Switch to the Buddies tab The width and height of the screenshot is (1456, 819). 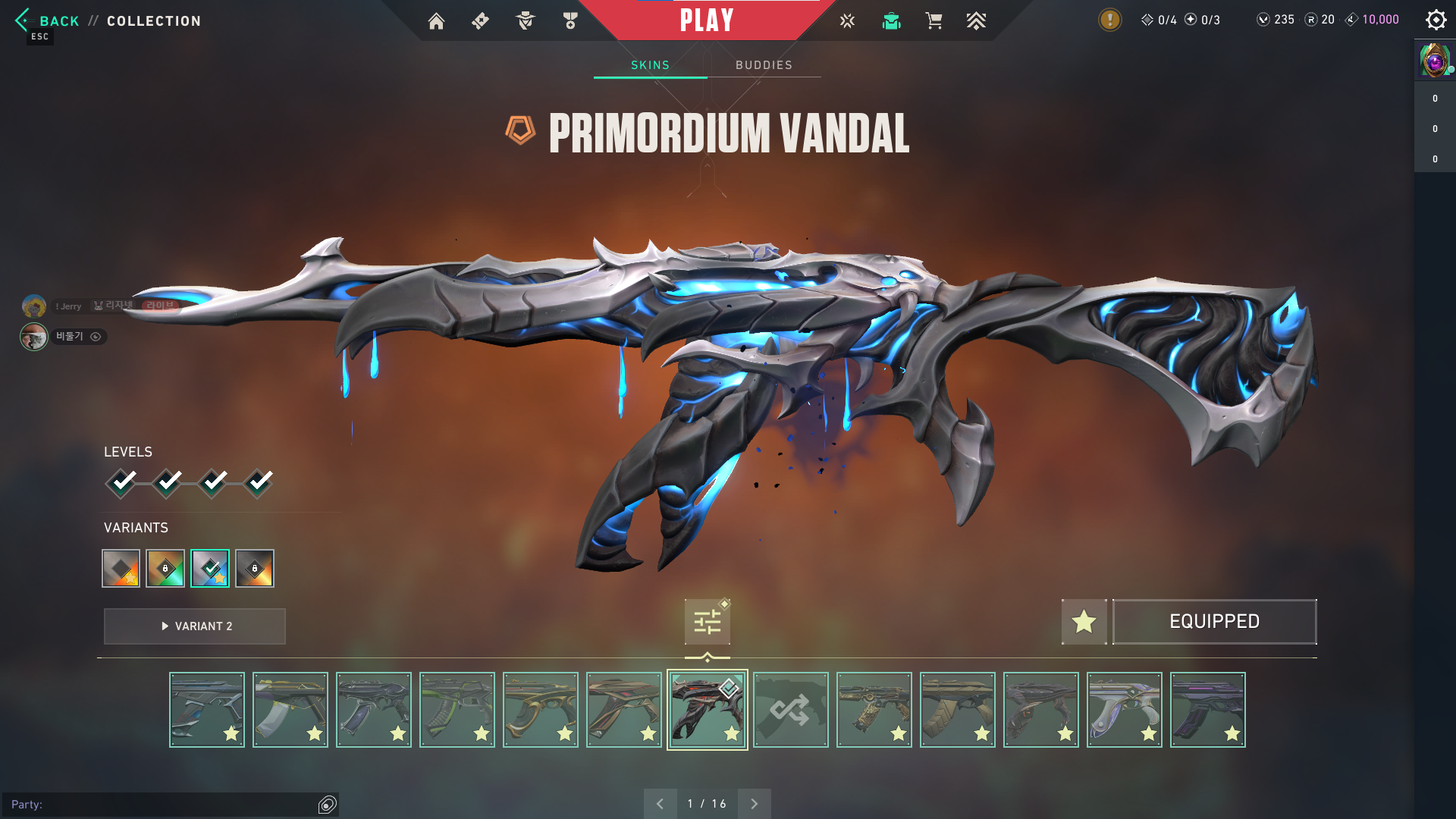764,65
